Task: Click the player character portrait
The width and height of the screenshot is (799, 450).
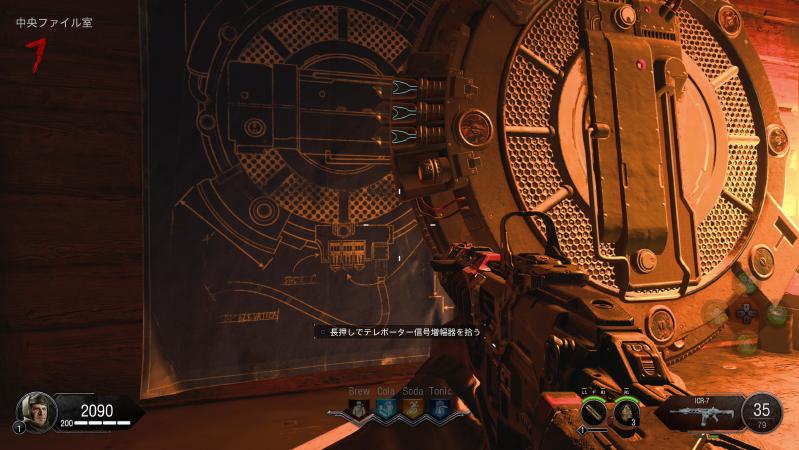Action: click(x=36, y=410)
